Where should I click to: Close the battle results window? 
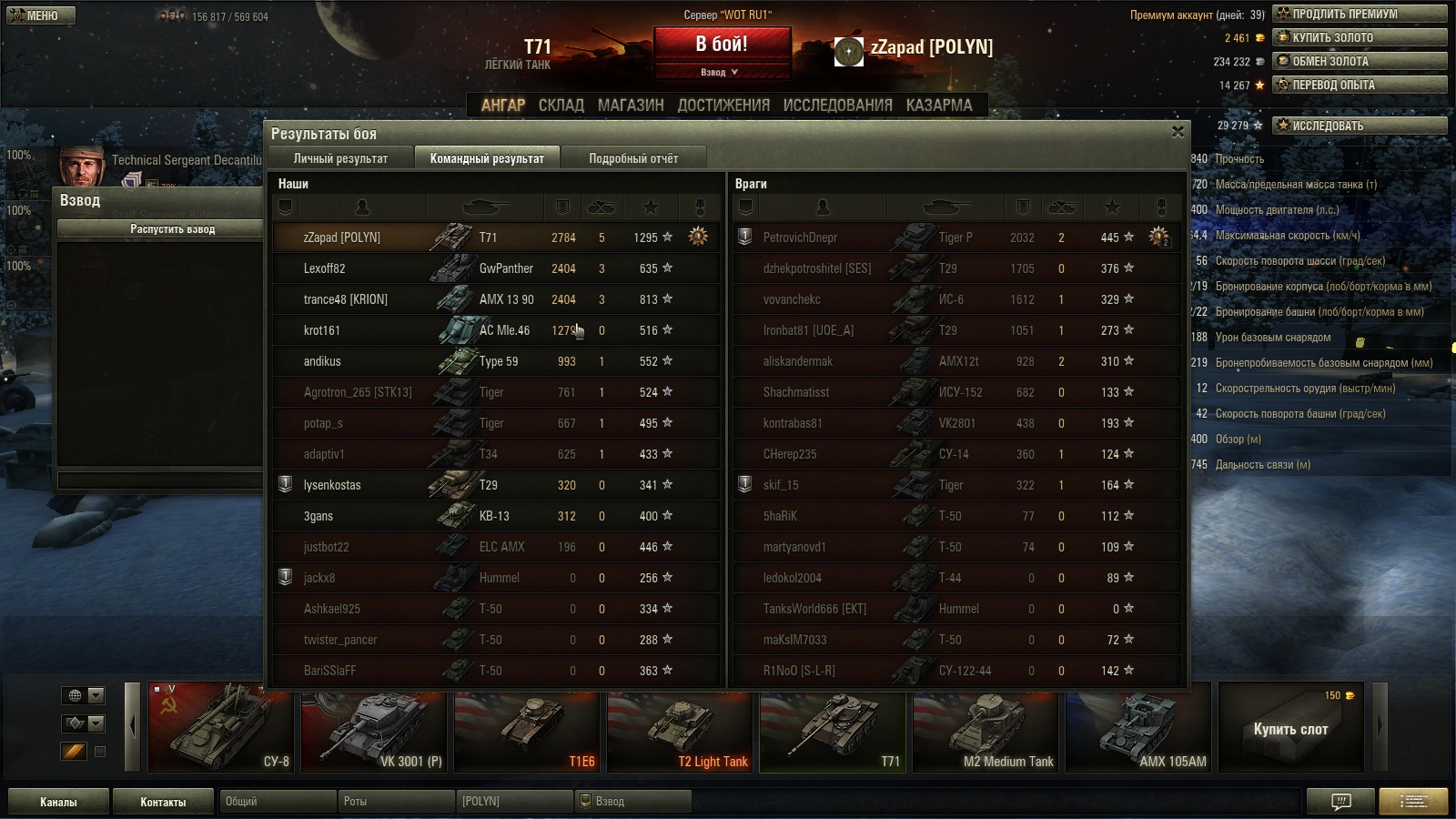tap(1178, 132)
